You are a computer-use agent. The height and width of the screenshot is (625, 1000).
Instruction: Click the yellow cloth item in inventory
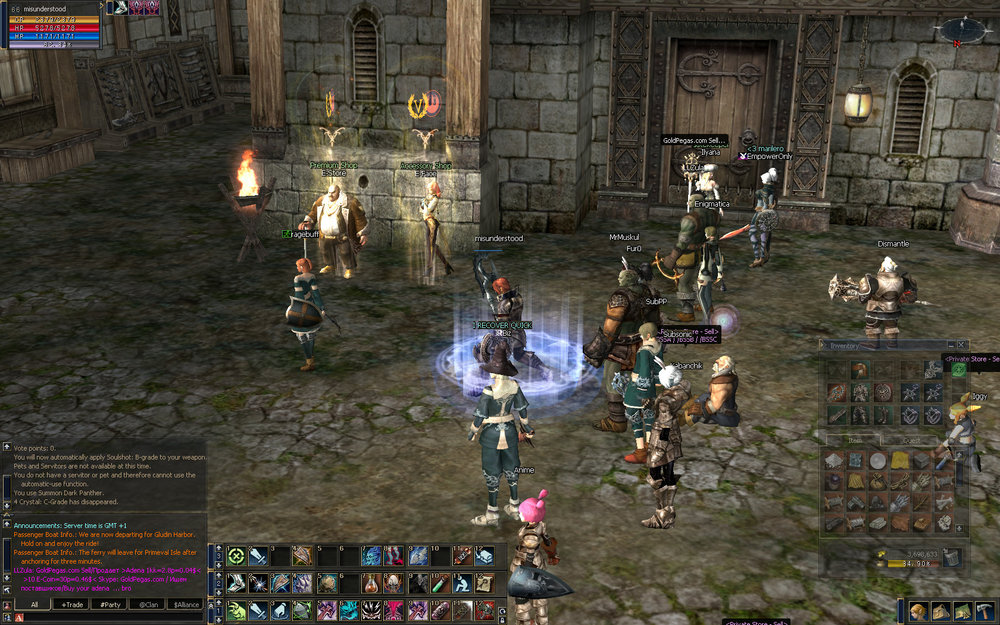pyautogui.click(x=899, y=461)
